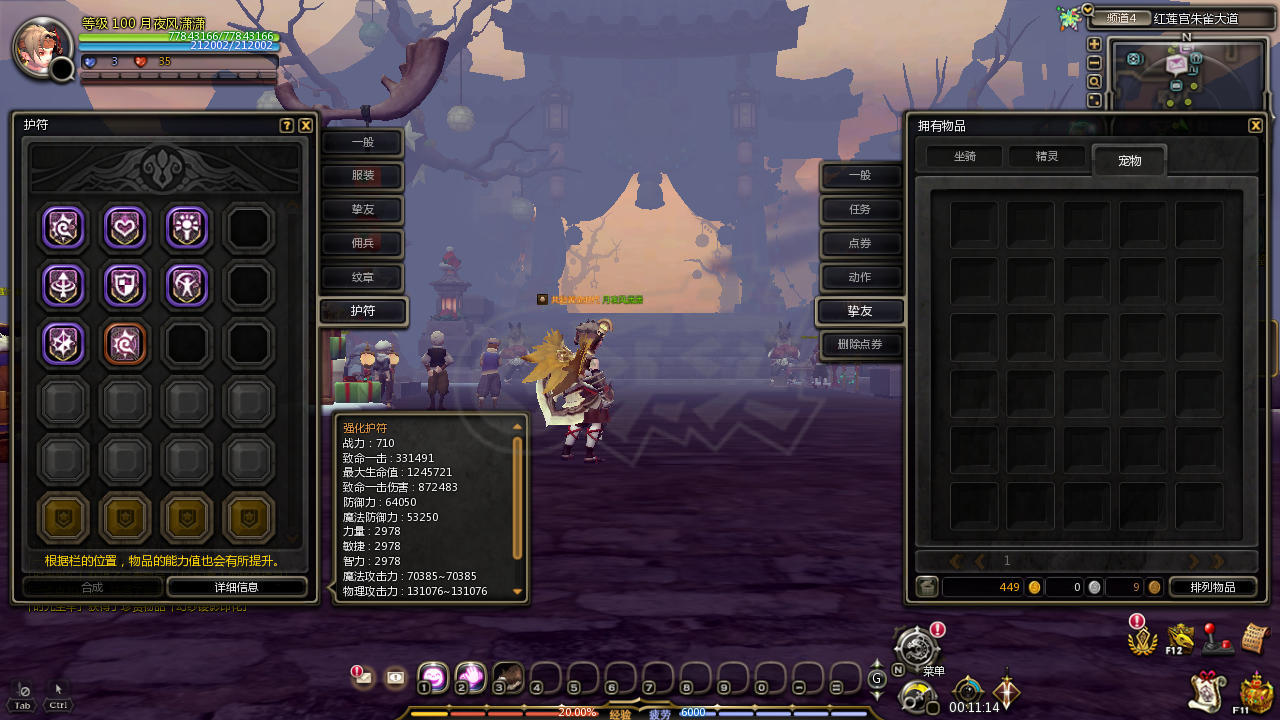Zoom in the minimap with plus button
This screenshot has width=1280, height=720.
click(1095, 44)
